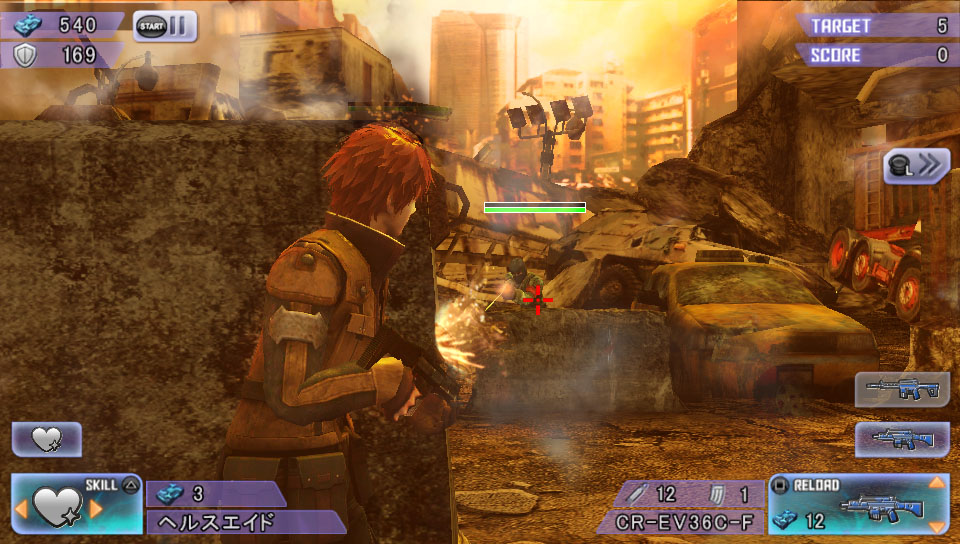Reload the CR-EV36C-F weapon

click(858, 504)
